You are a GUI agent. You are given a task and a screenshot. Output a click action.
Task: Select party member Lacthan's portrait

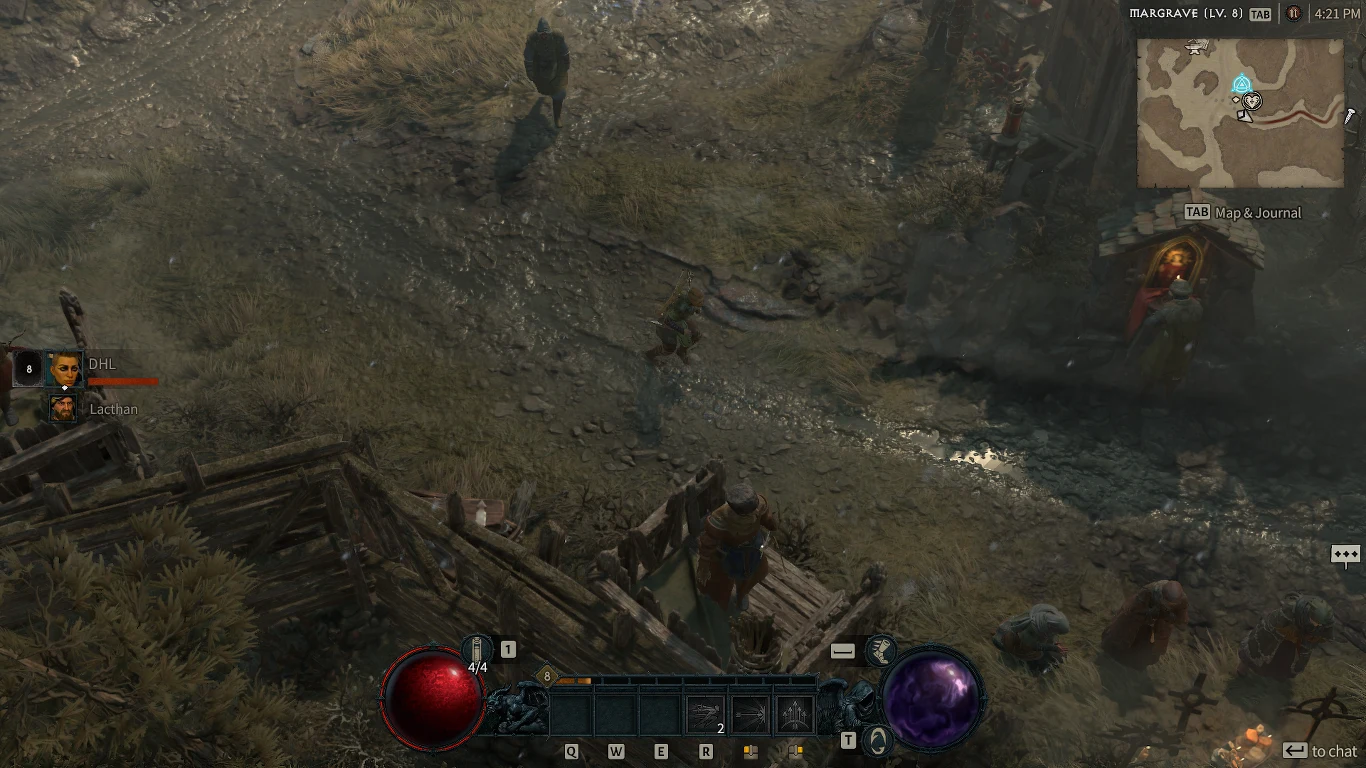(x=63, y=408)
